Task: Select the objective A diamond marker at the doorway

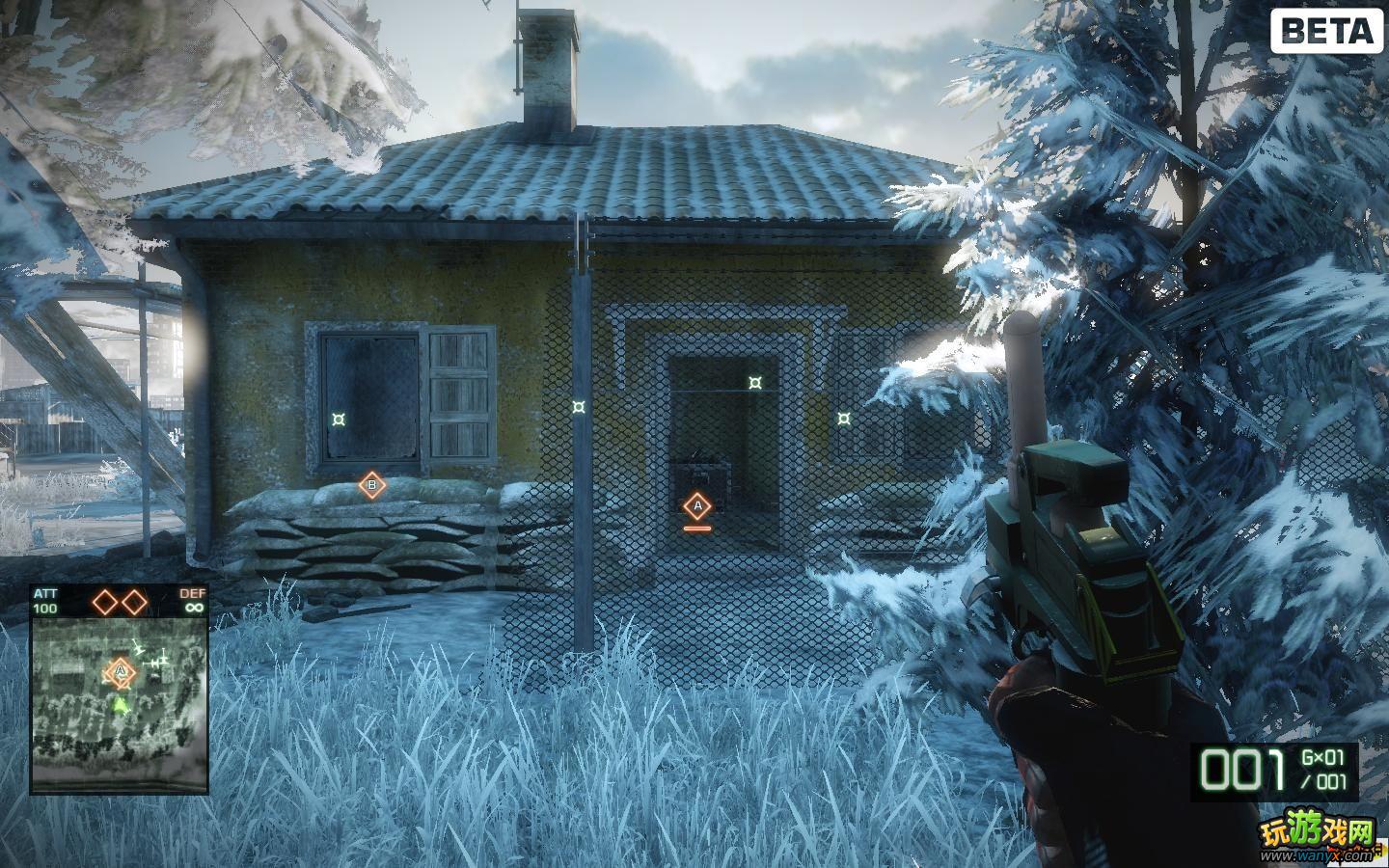Action: coord(696,505)
